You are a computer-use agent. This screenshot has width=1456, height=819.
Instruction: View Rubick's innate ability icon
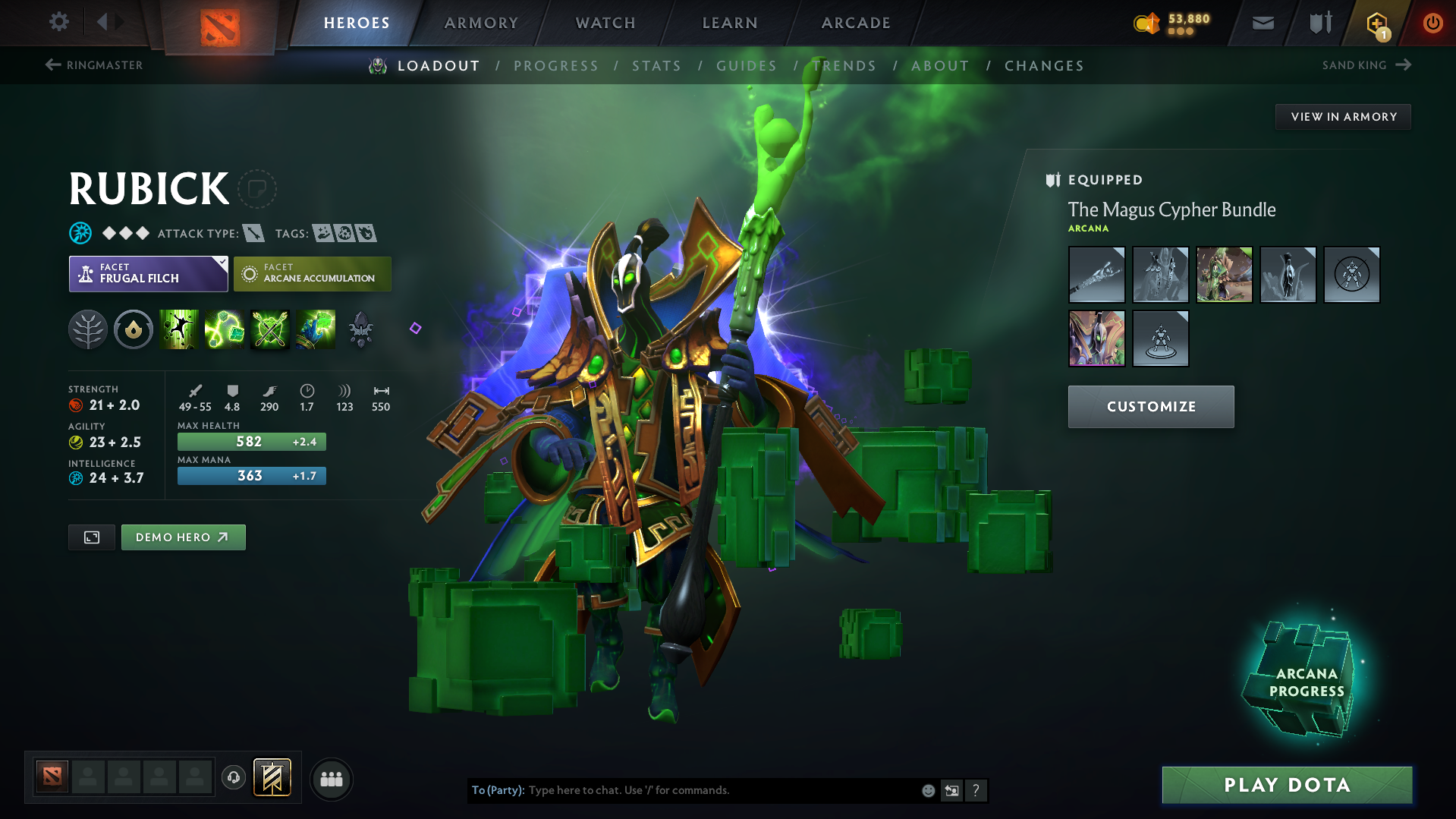point(134,329)
